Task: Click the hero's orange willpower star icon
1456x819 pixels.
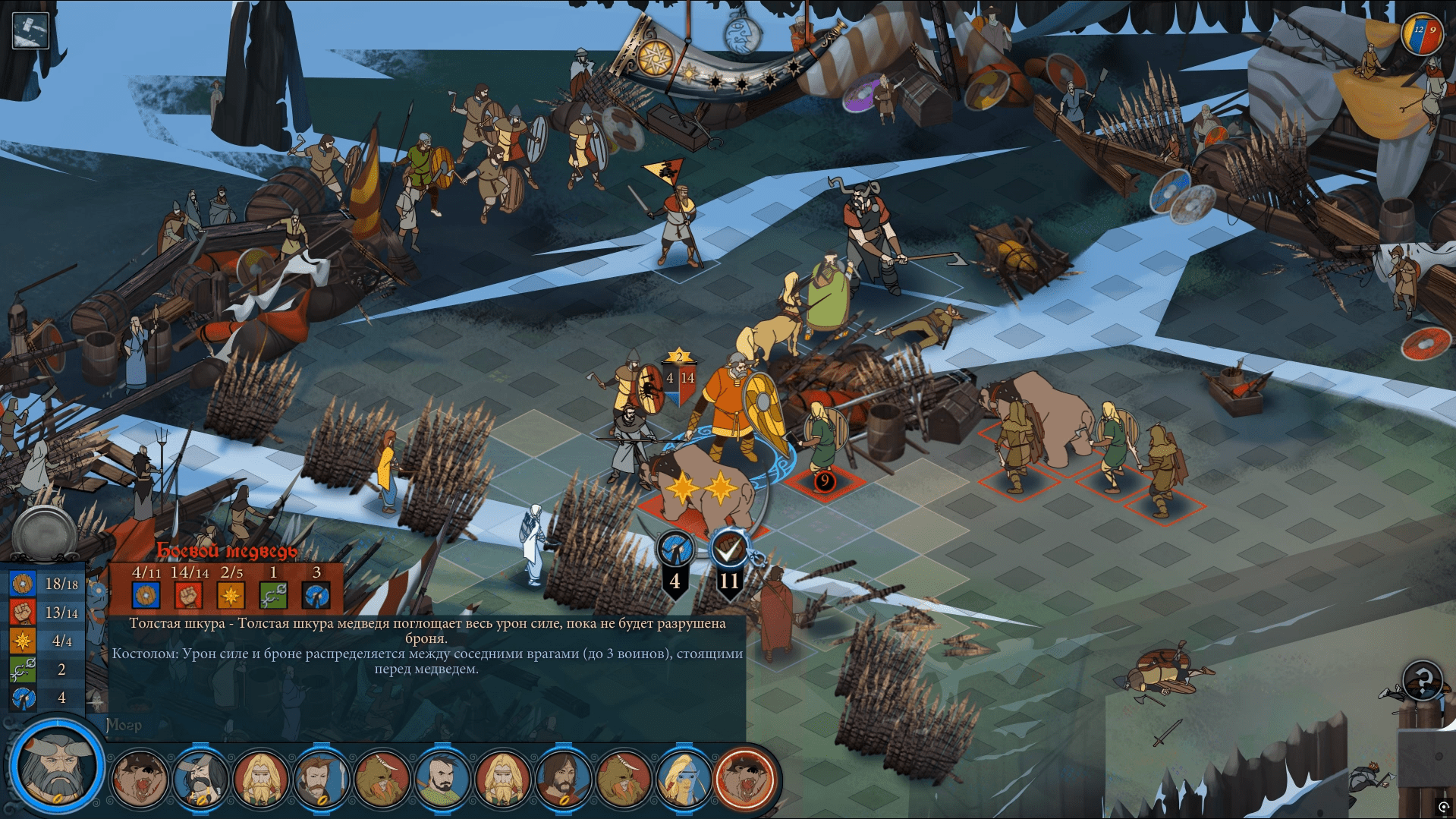Action: (23, 641)
